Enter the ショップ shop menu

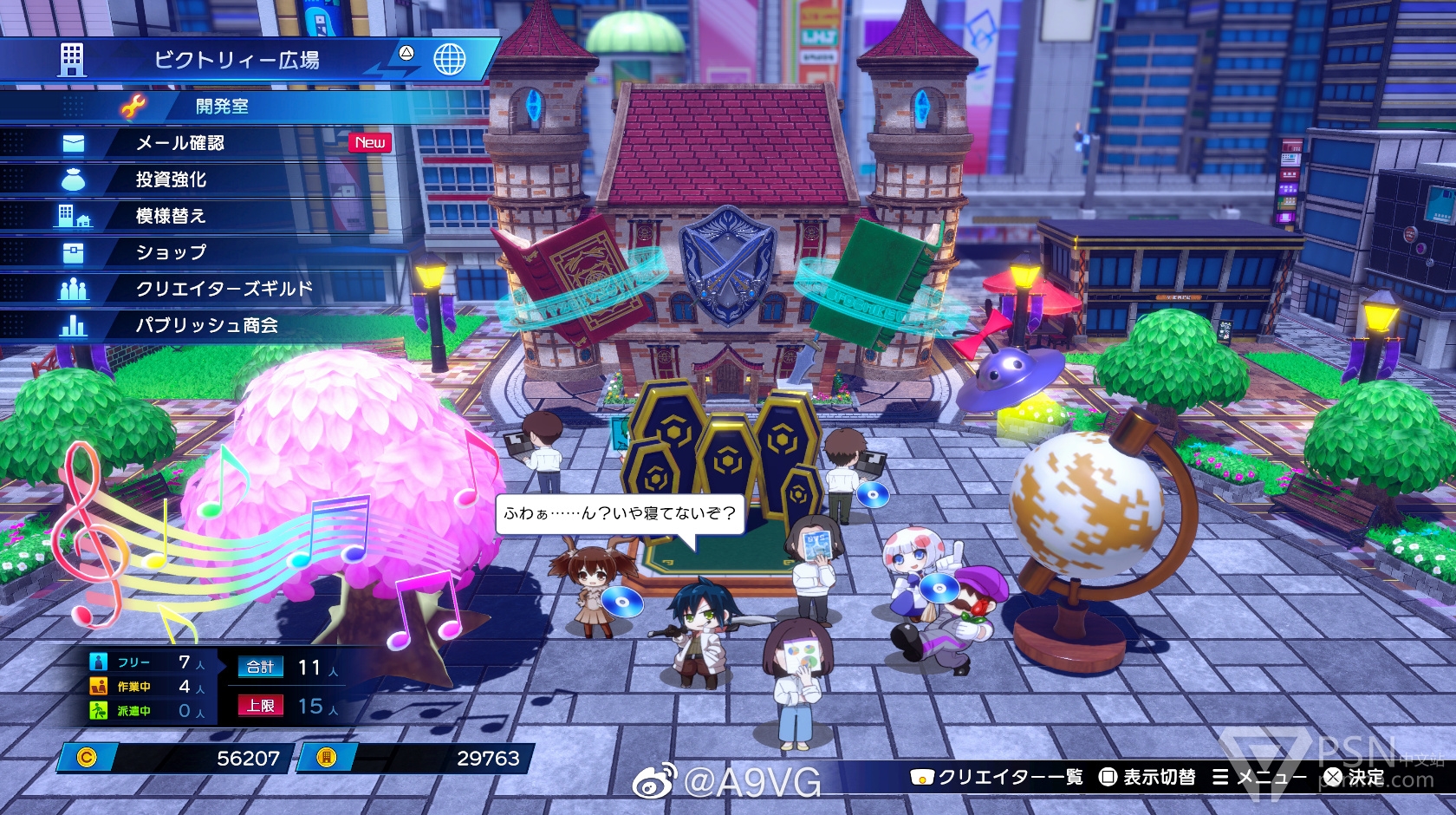(x=171, y=252)
